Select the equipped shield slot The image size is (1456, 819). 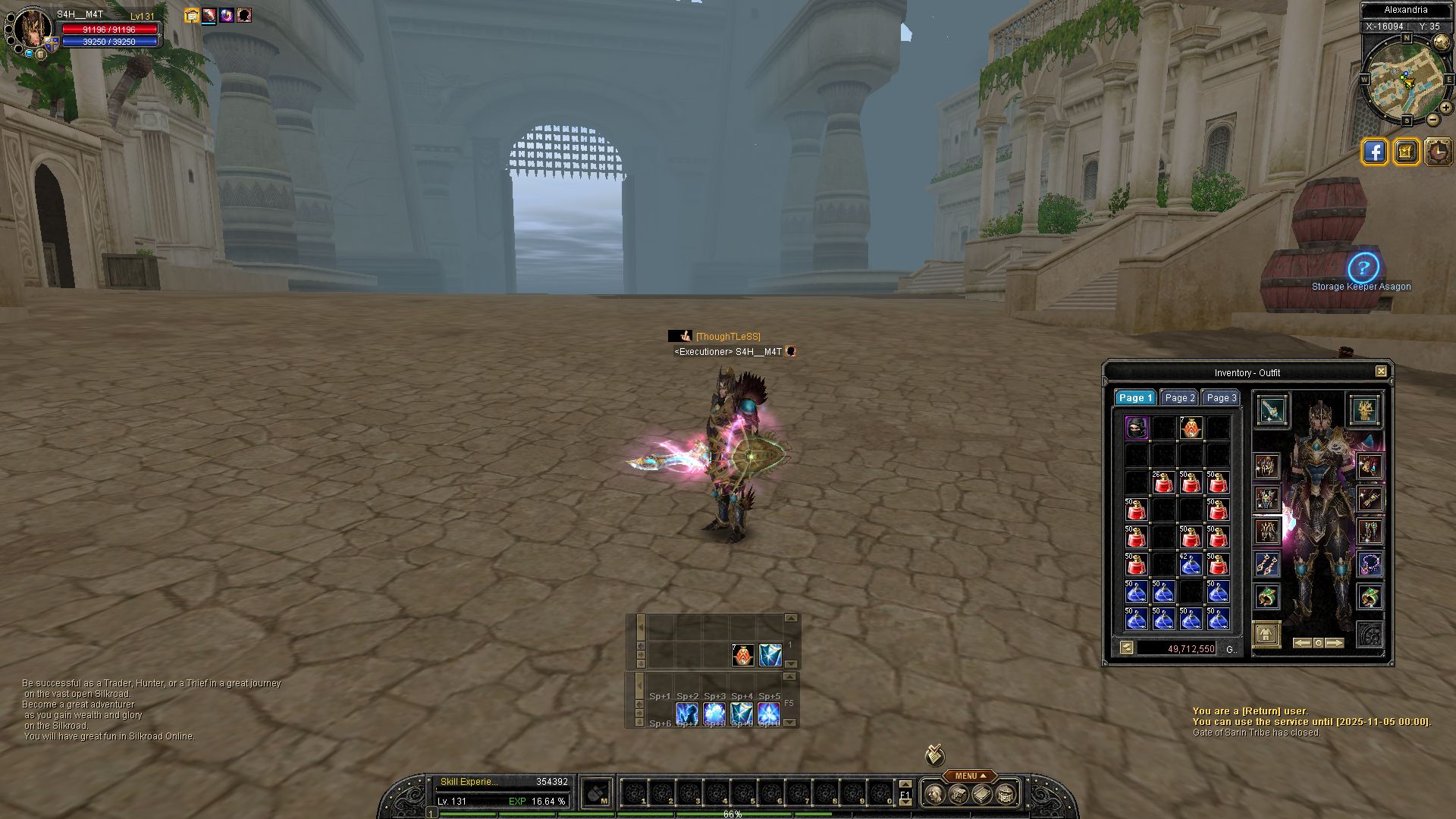pyautogui.click(x=1364, y=410)
